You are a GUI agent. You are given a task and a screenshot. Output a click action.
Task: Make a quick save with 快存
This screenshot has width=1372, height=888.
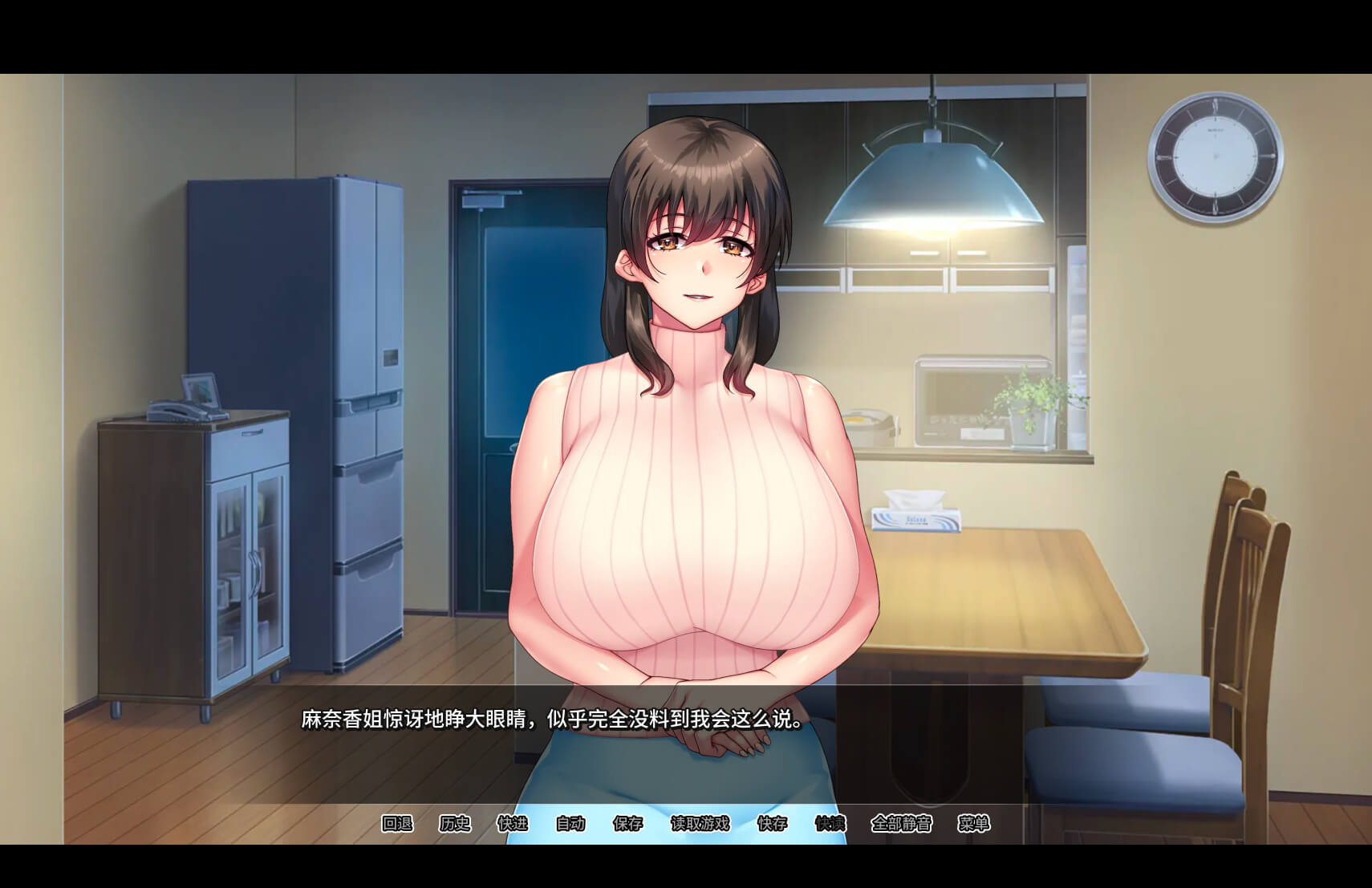pyautogui.click(x=773, y=824)
